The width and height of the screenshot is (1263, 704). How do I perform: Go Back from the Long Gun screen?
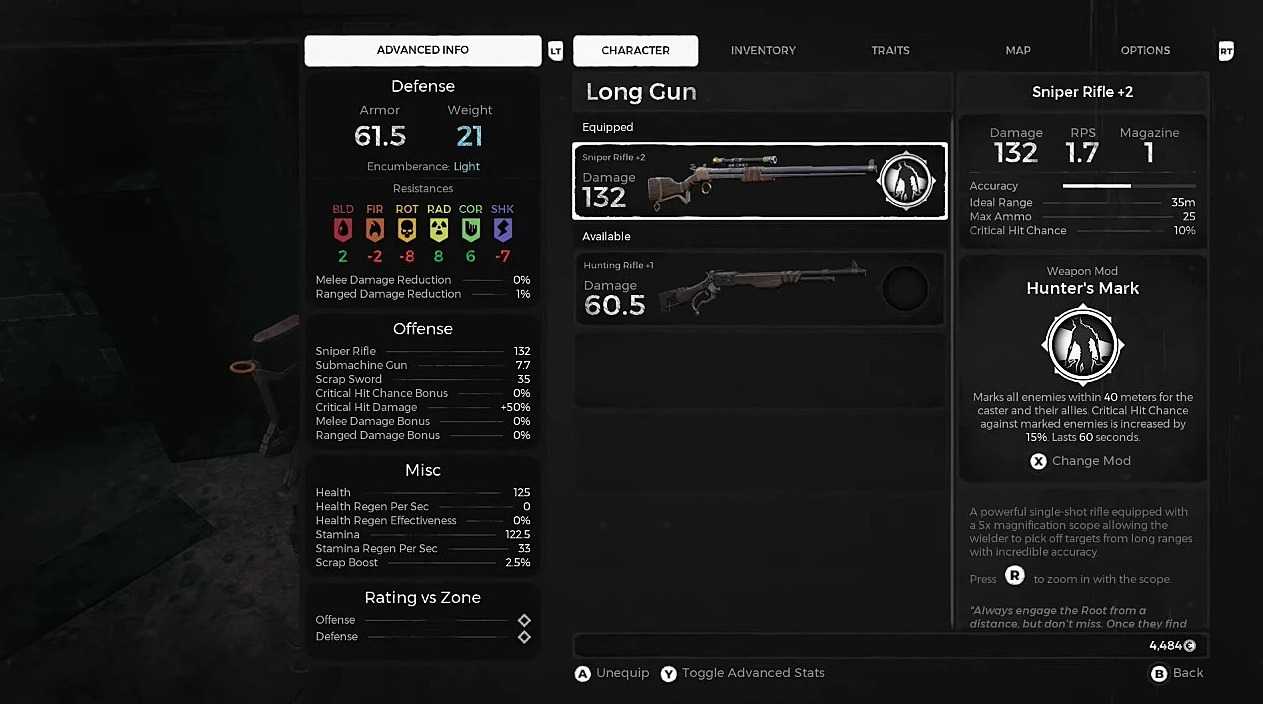tap(1177, 673)
